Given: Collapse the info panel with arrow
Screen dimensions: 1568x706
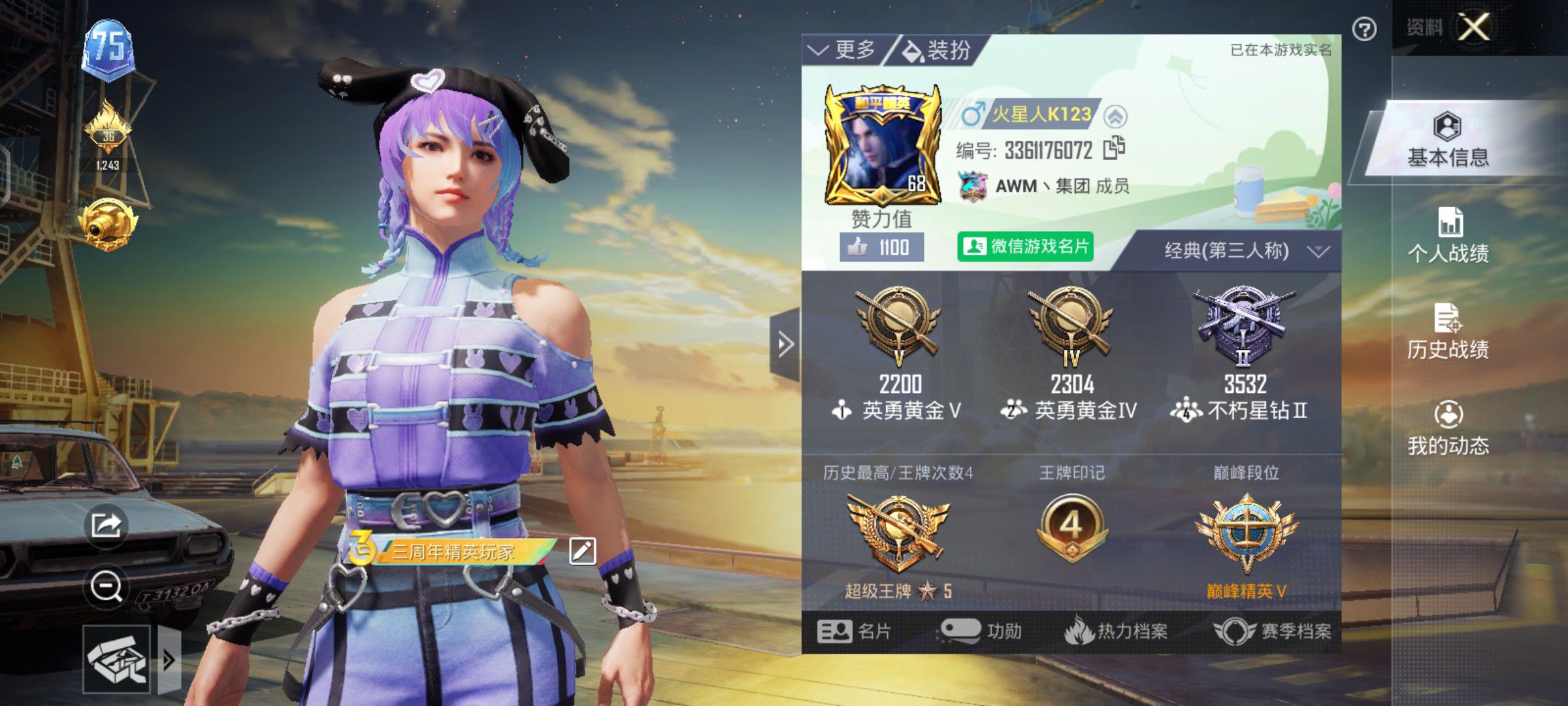Looking at the screenshot, I should click(785, 344).
